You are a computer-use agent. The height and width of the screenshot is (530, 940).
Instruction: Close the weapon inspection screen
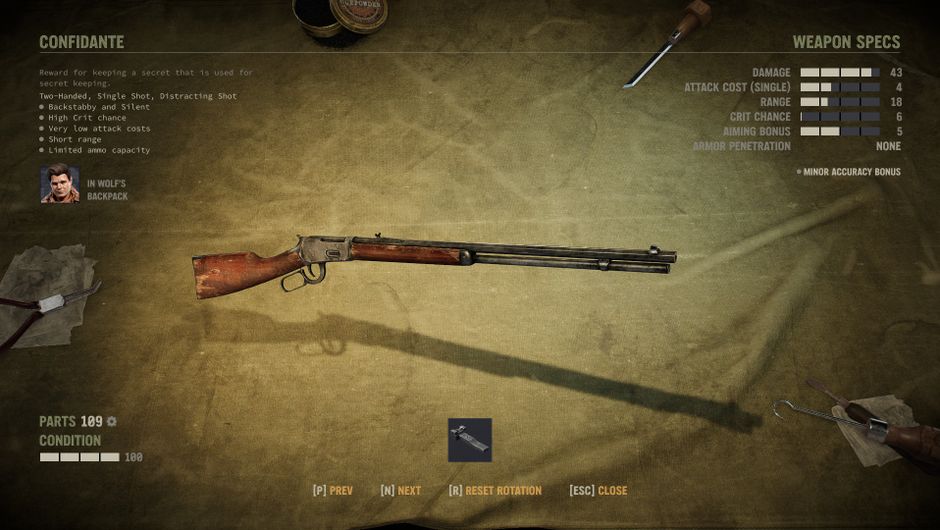point(598,491)
